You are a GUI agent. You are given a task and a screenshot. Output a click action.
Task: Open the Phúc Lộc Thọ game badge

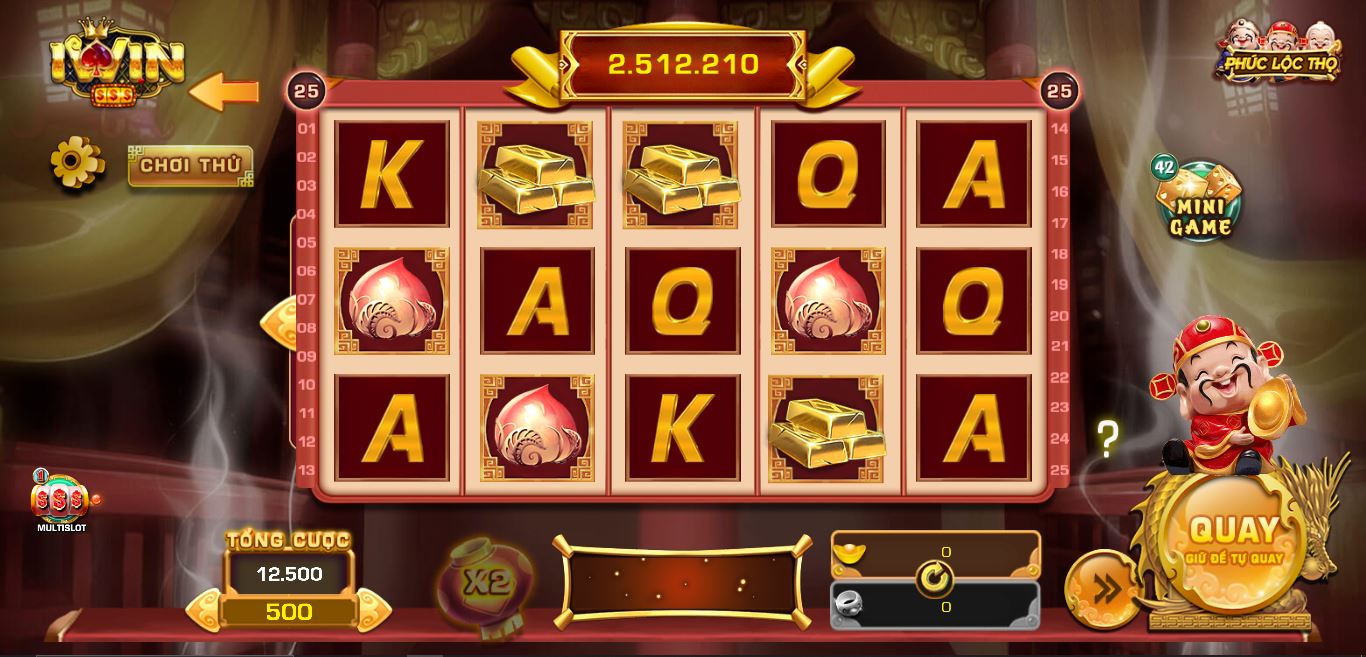(x=1280, y=52)
